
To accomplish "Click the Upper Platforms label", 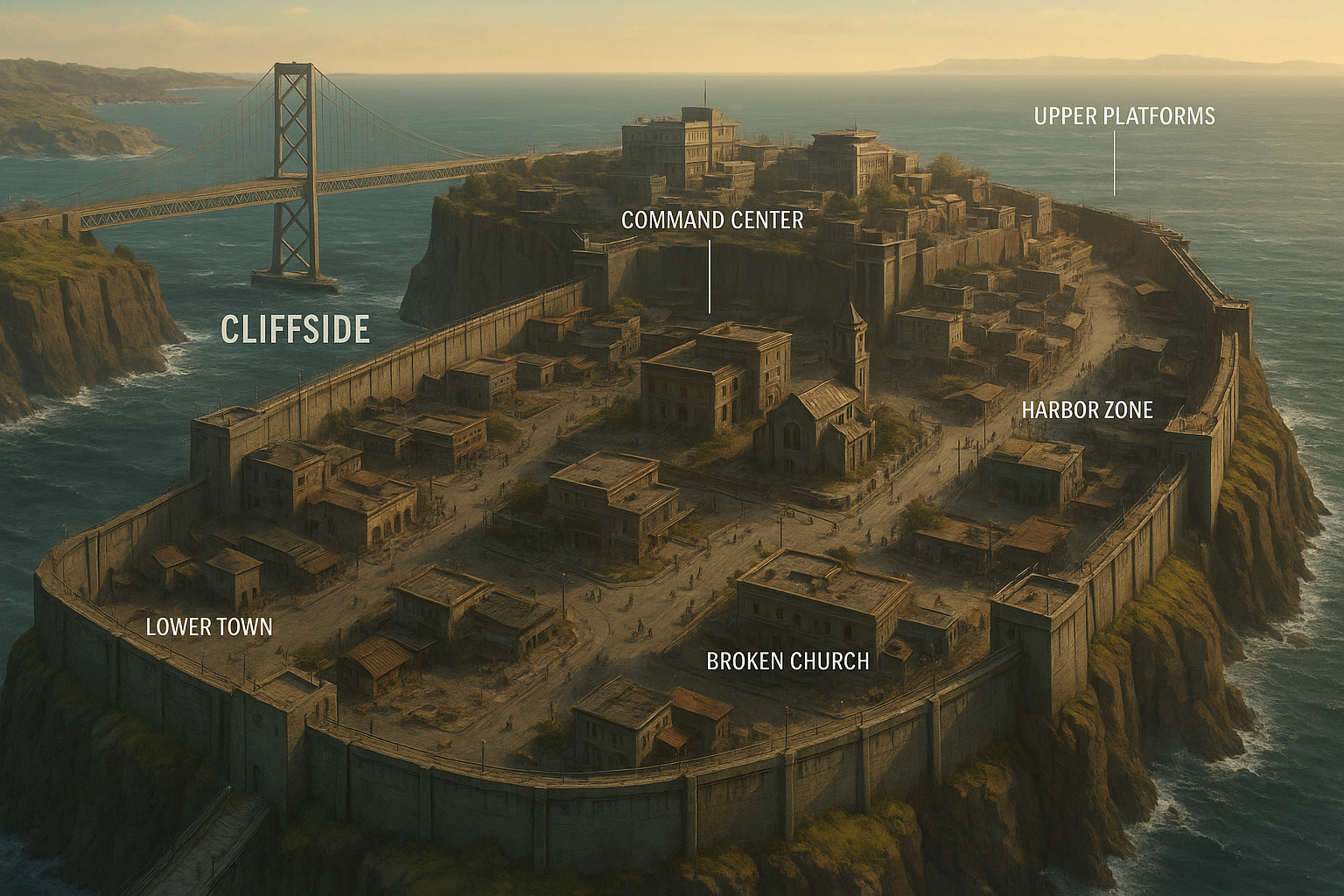I will (1124, 116).
